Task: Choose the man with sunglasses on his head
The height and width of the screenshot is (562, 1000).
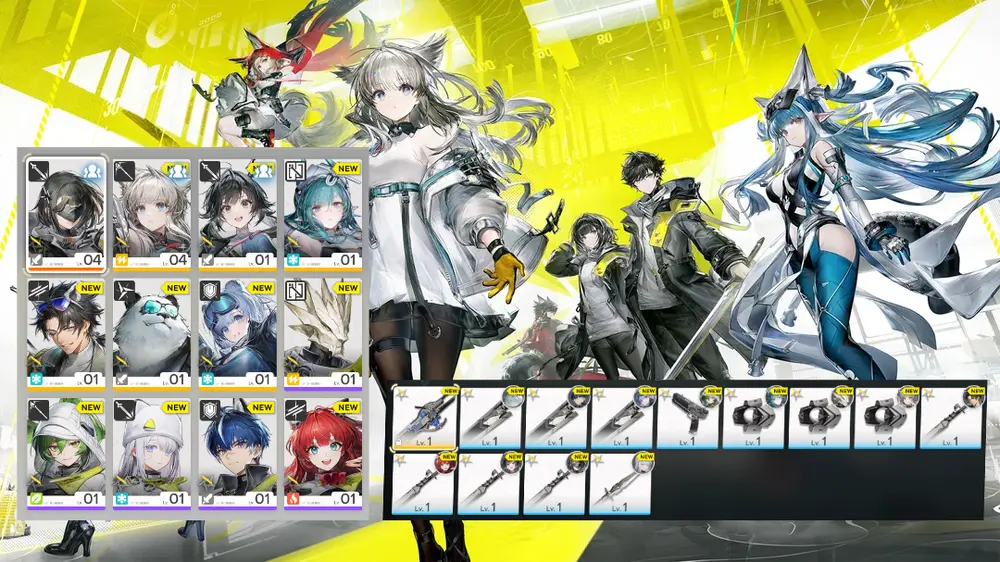Action: [x=65, y=333]
